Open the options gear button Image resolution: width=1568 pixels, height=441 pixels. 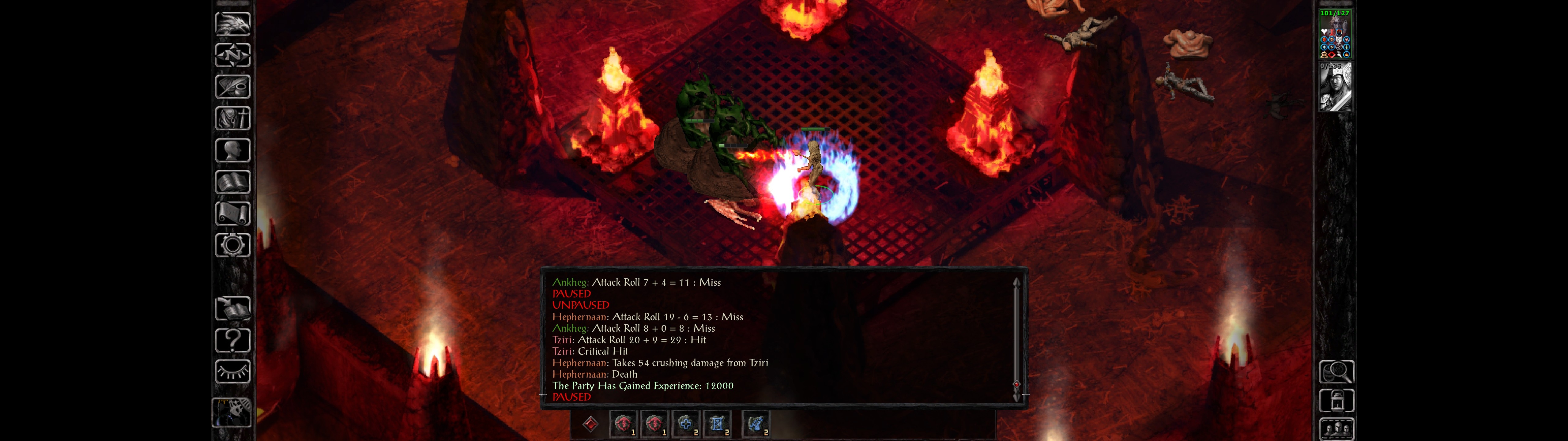click(x=232, y=245)
